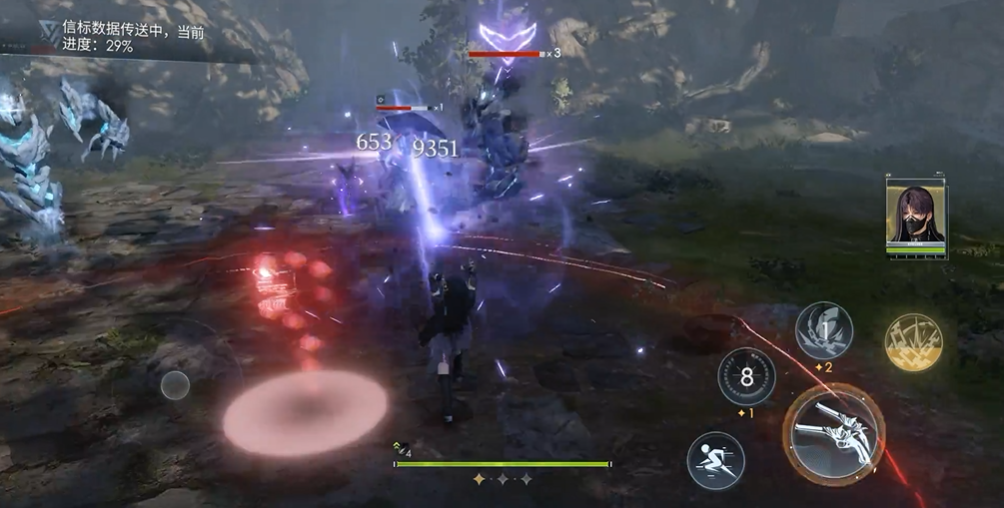Viewport: 1004px width, 508px height.
Task: Select the masked character portrait
Action: tap(915, 216)
